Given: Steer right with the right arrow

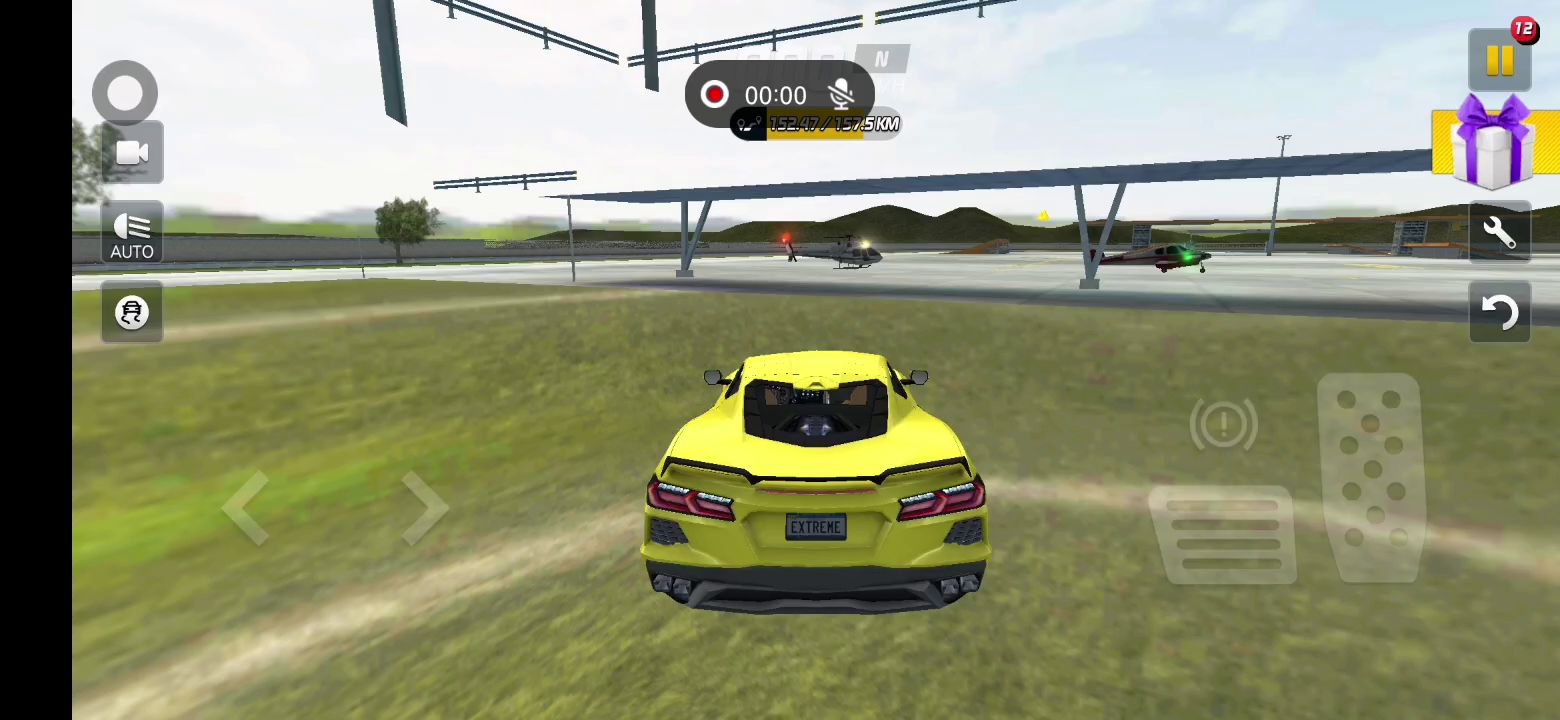Looking at the screenshot, I should click(425, 508).
